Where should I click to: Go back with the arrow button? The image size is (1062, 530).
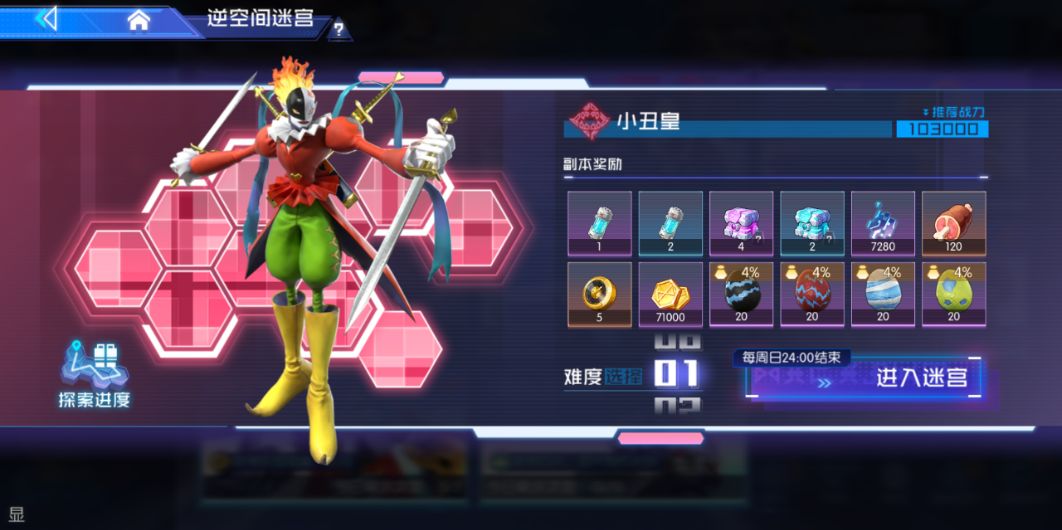(48, 18)
